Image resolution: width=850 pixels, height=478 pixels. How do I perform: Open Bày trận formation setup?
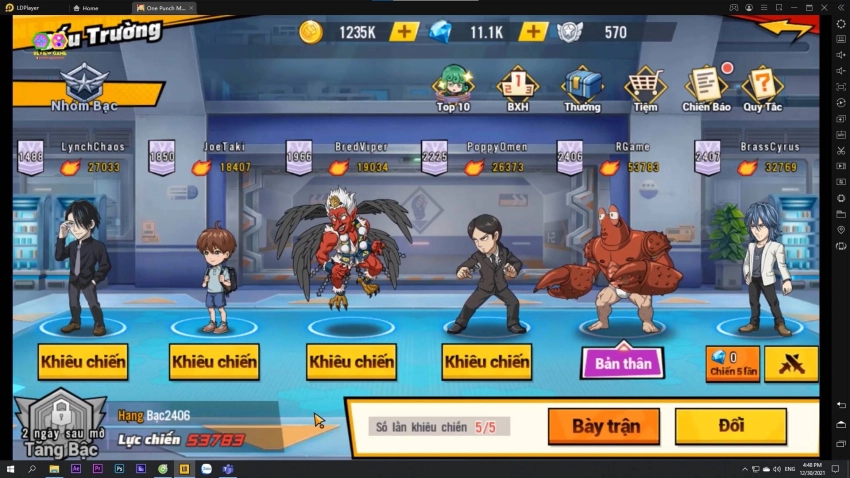[x=604, y=426]
